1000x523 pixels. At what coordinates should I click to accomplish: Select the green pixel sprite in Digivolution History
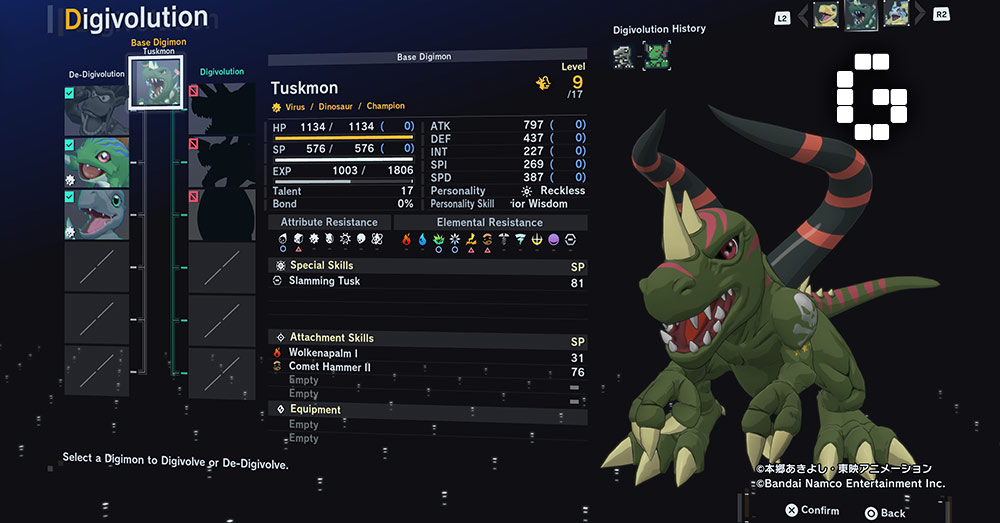point(655,55)
